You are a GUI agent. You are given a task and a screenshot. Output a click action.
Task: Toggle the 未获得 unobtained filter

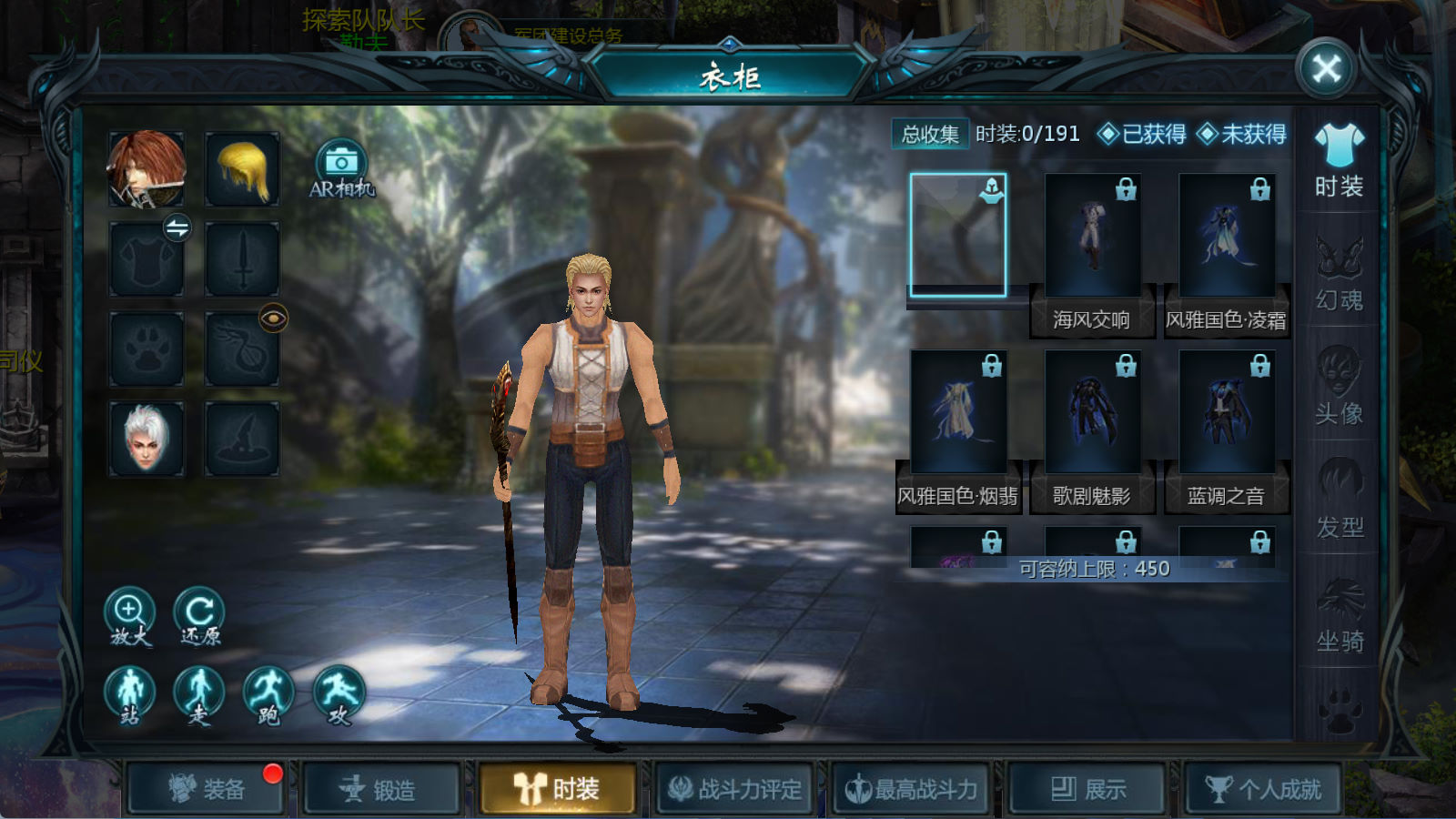point(1241,135)
